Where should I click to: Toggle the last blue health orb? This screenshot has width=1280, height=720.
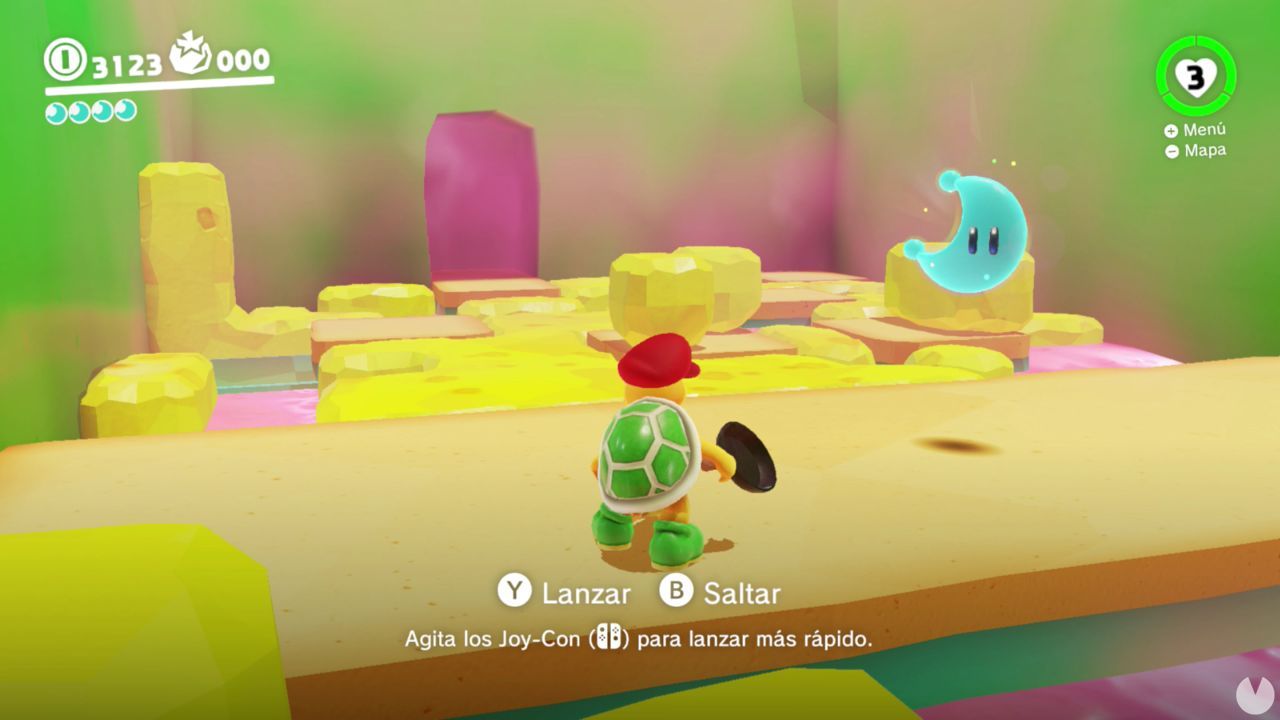point(123,113)
